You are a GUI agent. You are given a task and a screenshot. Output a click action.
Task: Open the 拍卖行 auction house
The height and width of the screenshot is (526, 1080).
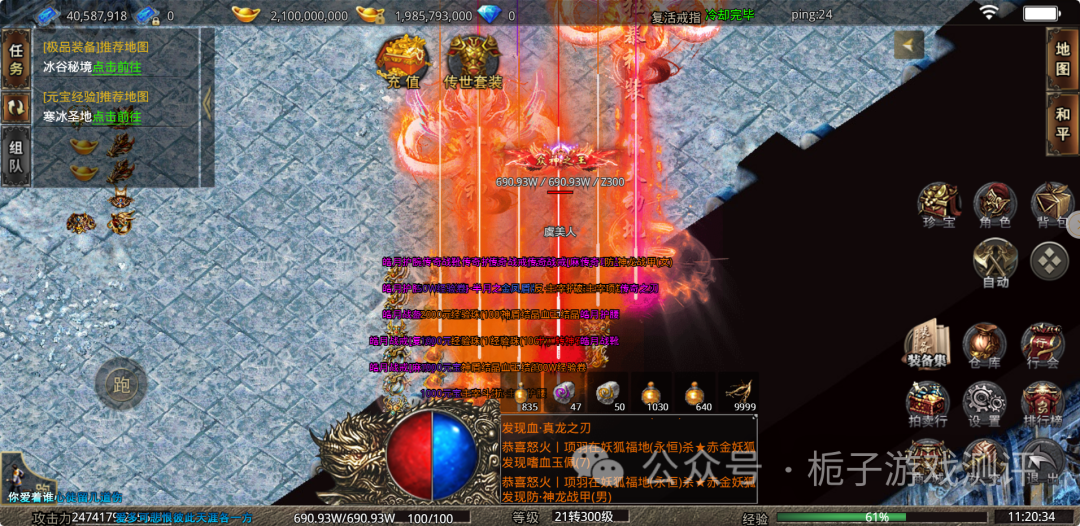click(927, 404)
